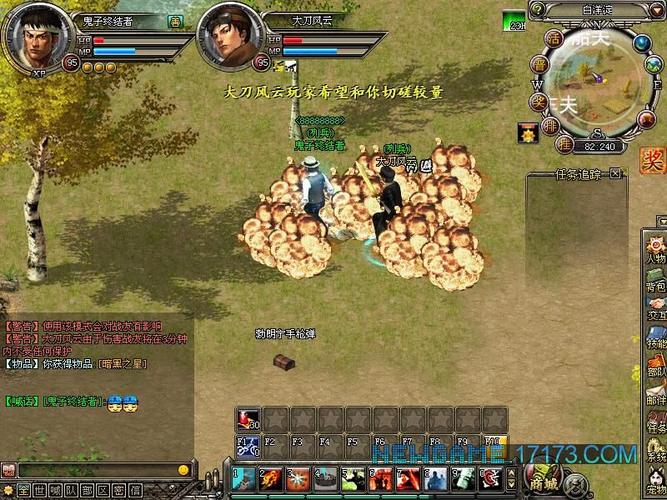Click the red 奖 reward icon
The width and height of the screenshot is (667, 500).
[x=652, y=158]
